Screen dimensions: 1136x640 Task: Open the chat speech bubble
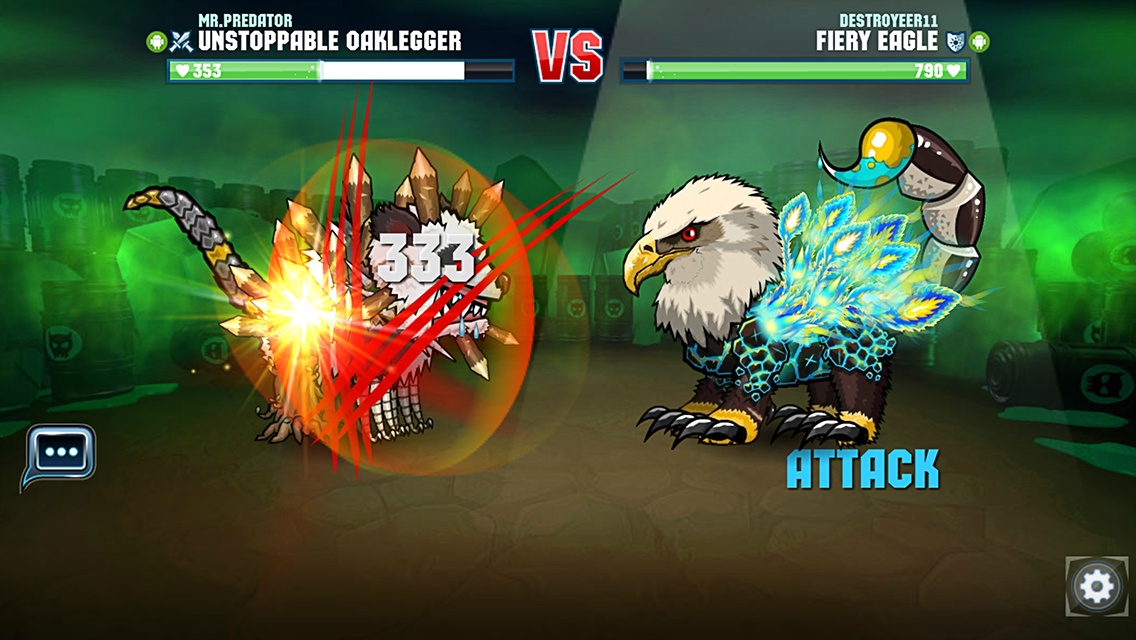[60, 453]
